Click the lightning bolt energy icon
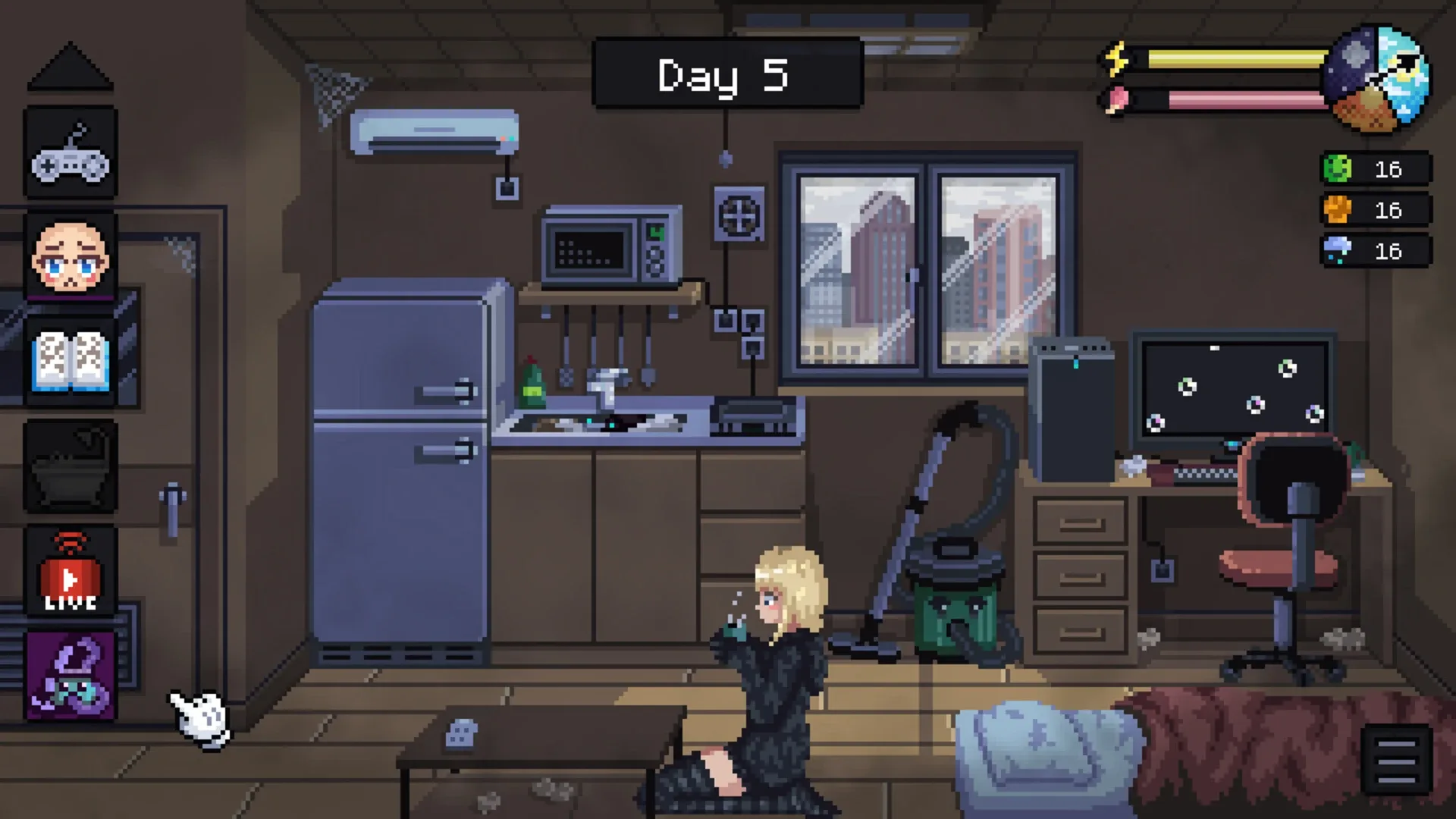The width and height of the screenshot is (1456, 819). [1116, 55]
